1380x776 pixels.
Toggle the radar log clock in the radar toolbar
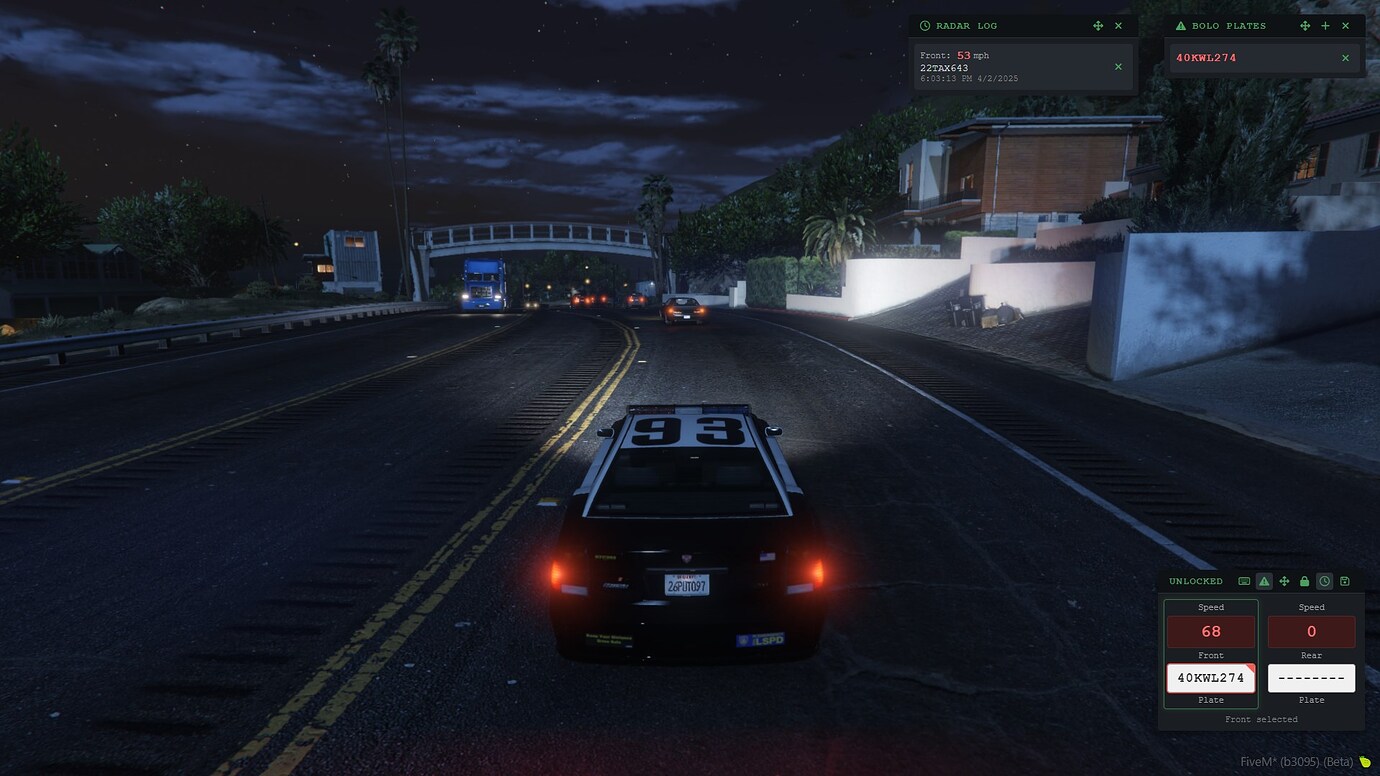coord(1324,581)
